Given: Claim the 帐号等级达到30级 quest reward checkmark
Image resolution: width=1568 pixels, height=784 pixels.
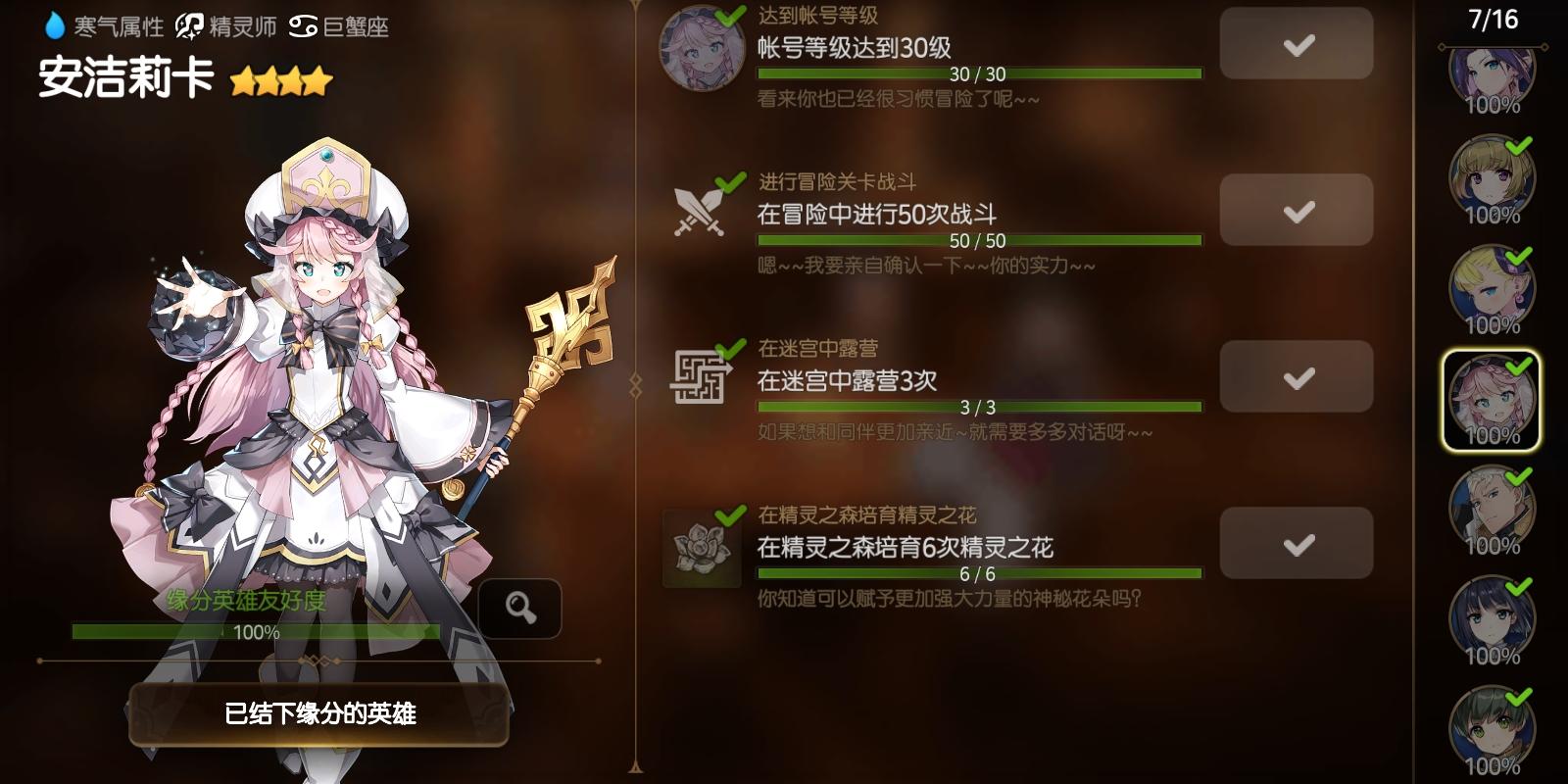Looking at the screenshot, I should [1296, 44].
